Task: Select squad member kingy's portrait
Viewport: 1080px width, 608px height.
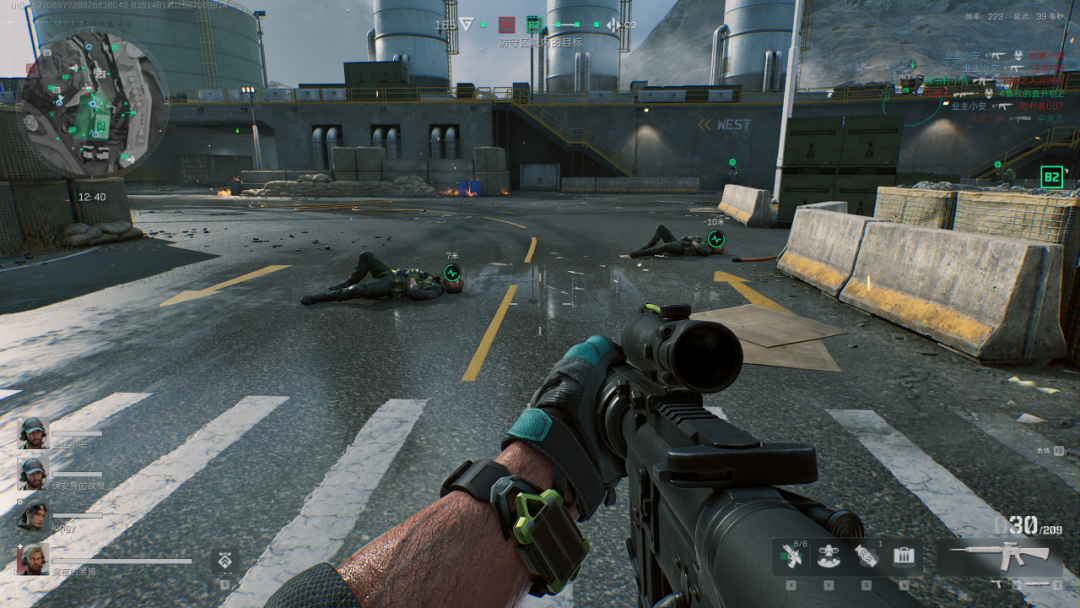Action: point(32,515)
